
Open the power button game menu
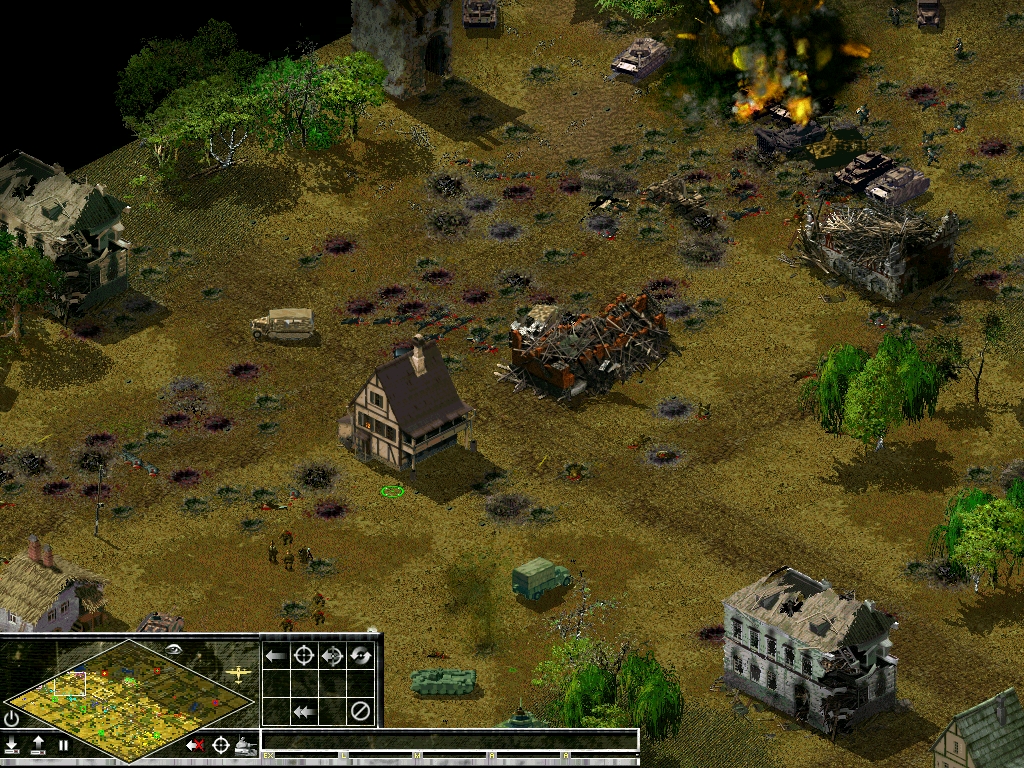12,719
